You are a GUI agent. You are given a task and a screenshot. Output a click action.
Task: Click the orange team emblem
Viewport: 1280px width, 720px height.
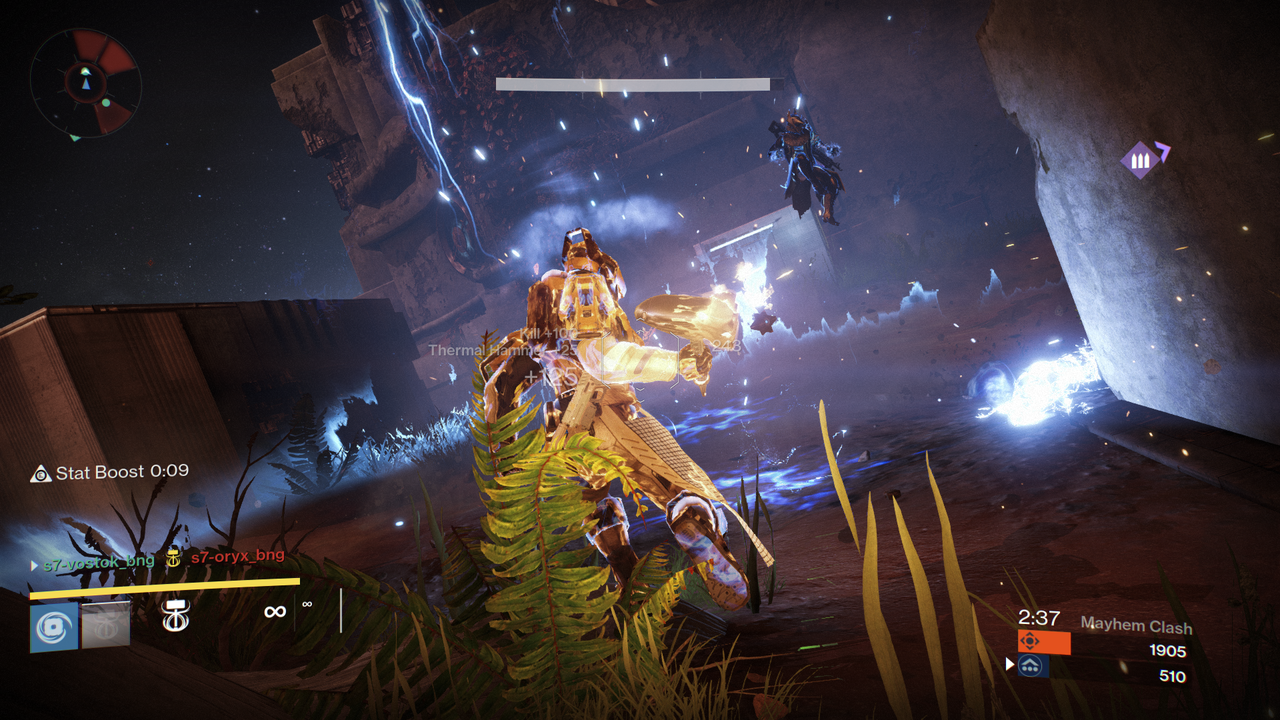1030,641
